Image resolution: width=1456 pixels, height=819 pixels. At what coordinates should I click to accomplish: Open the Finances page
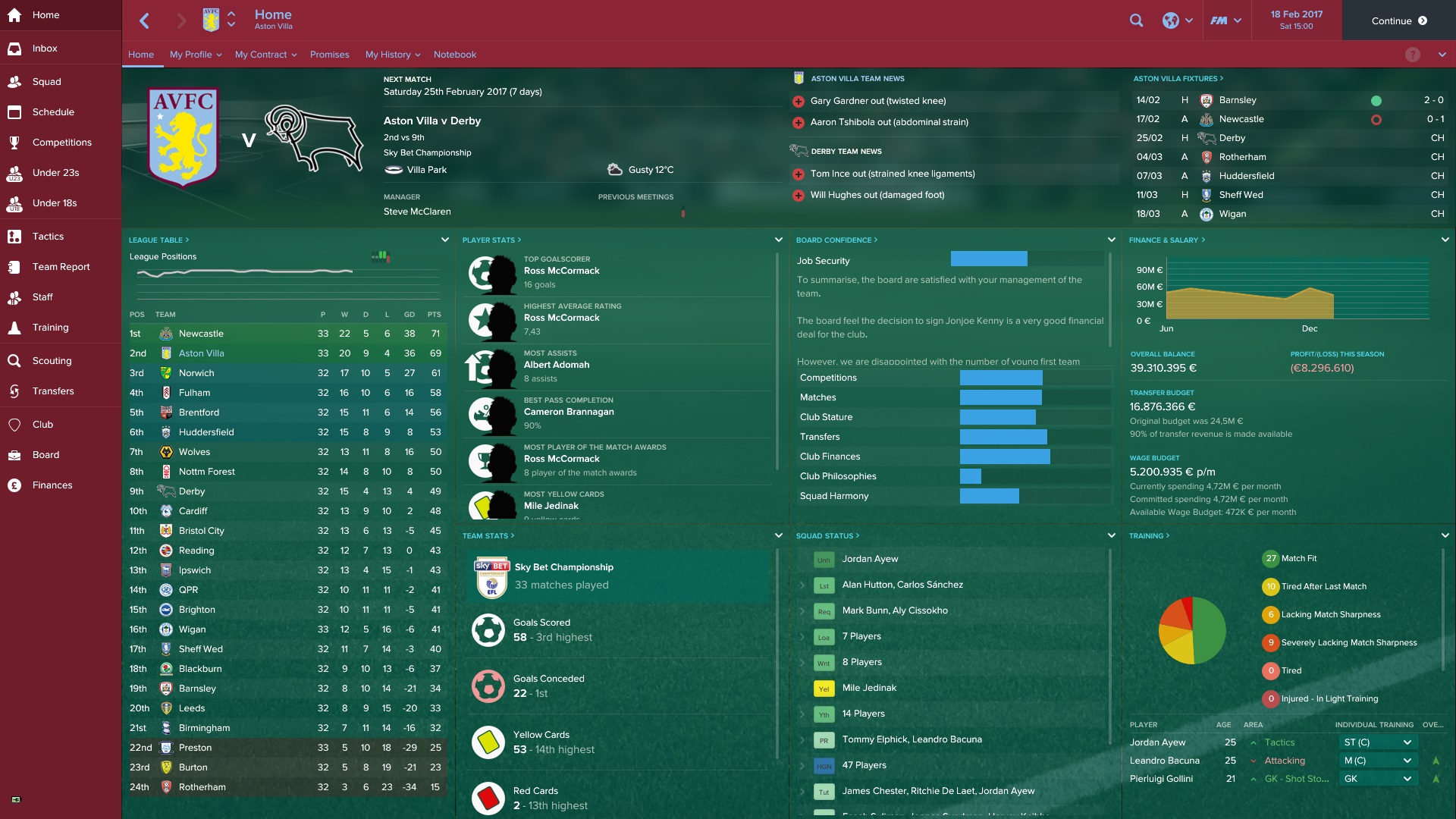click(x=52, y=485)
